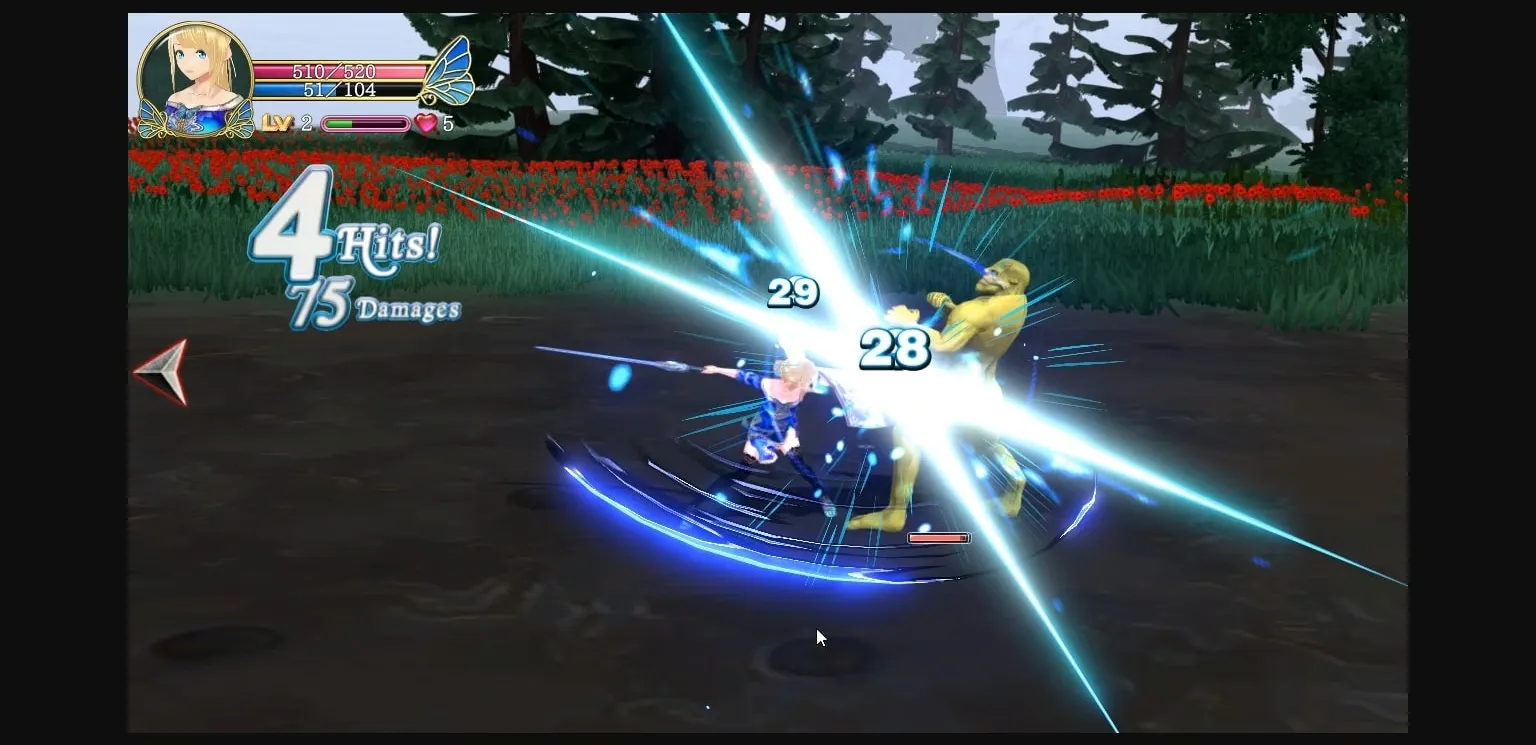Click the pink HP bar showing 510/520
This screenshot has width=1536, height=745.
[336, 71]
